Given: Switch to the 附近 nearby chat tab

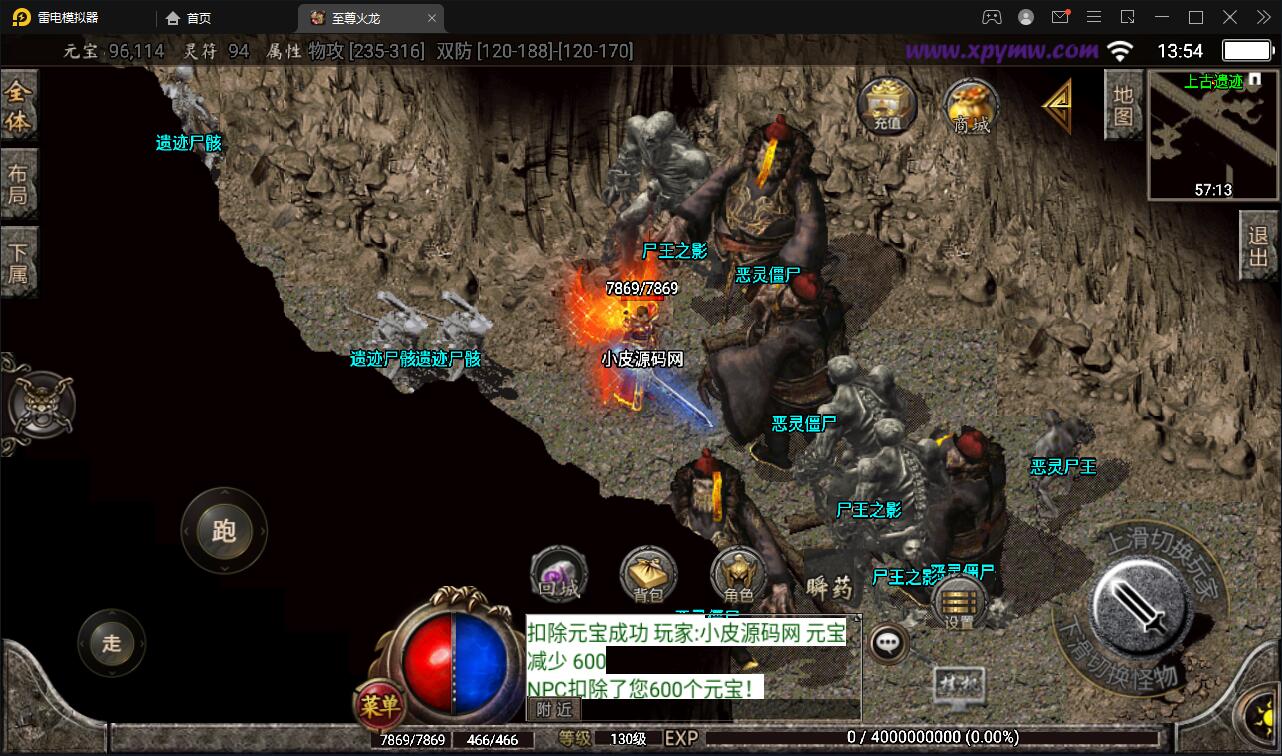Looking at the screenshot, I should coord(553,709).
